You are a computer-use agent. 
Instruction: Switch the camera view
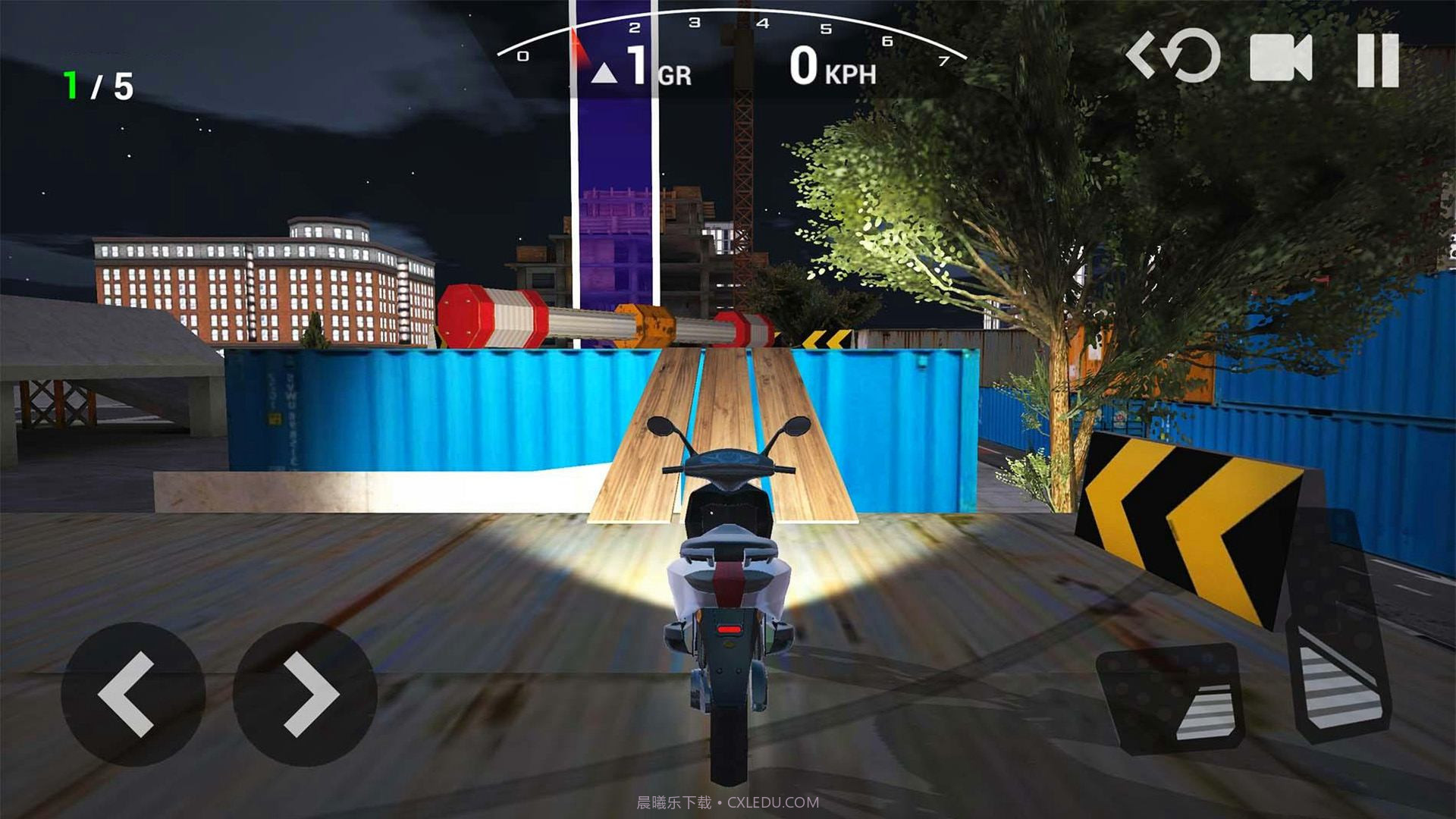[x=1281, y=58]
